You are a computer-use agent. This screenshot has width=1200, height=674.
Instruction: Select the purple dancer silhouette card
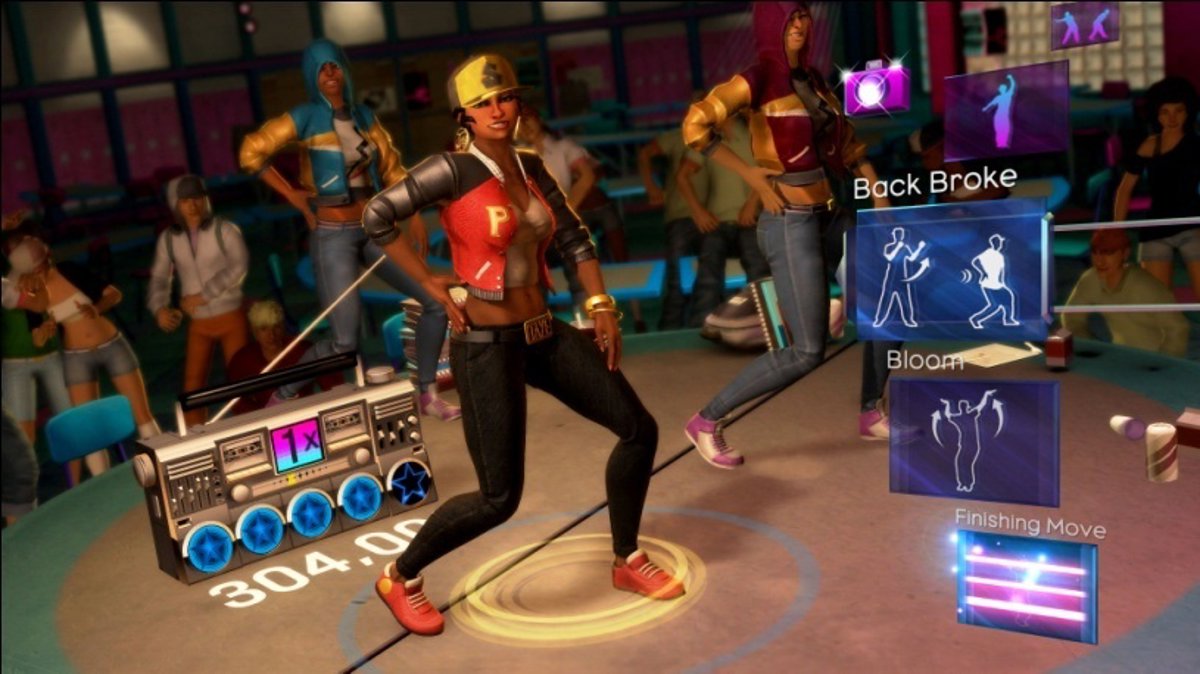(x=1005, y=109)
